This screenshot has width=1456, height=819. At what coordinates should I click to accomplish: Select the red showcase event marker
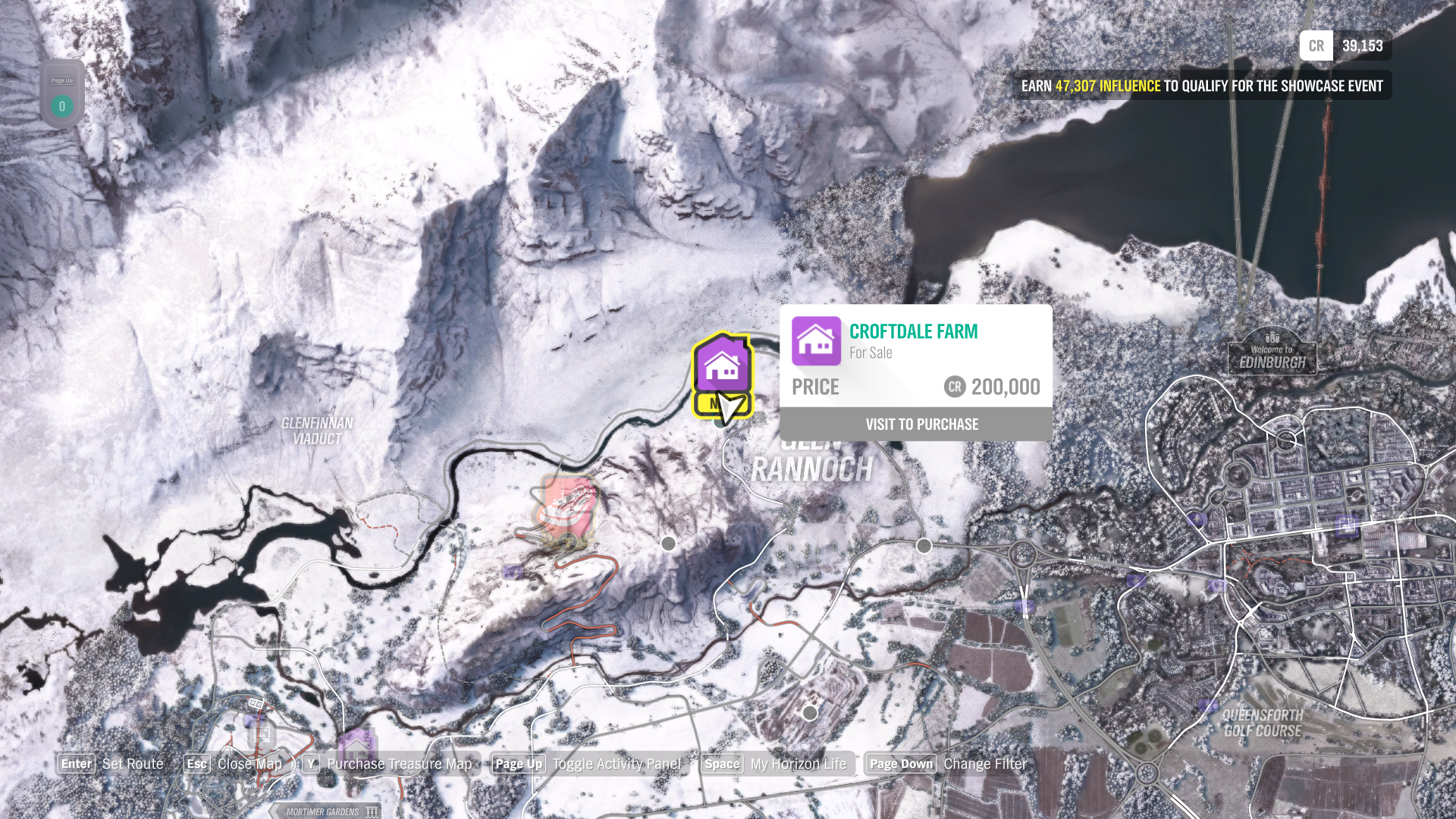click(x=565, y=507)
